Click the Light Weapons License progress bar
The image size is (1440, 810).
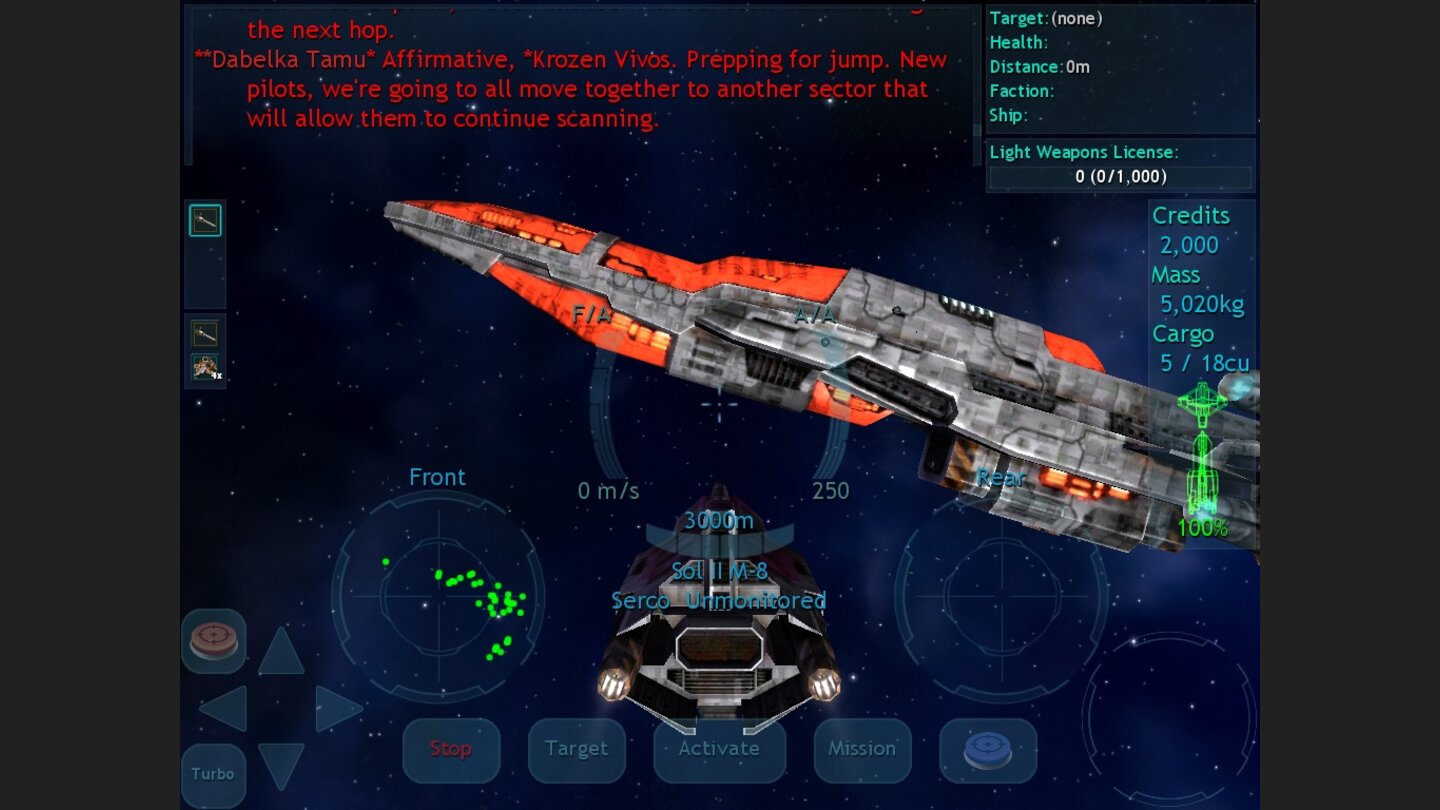point(1119,178)
